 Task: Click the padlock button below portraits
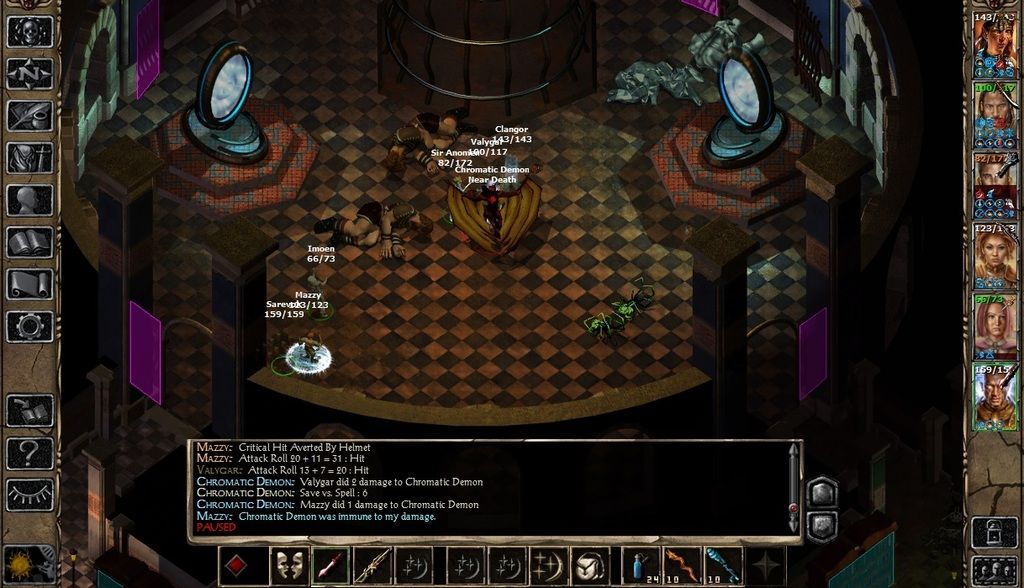point(994,530)
